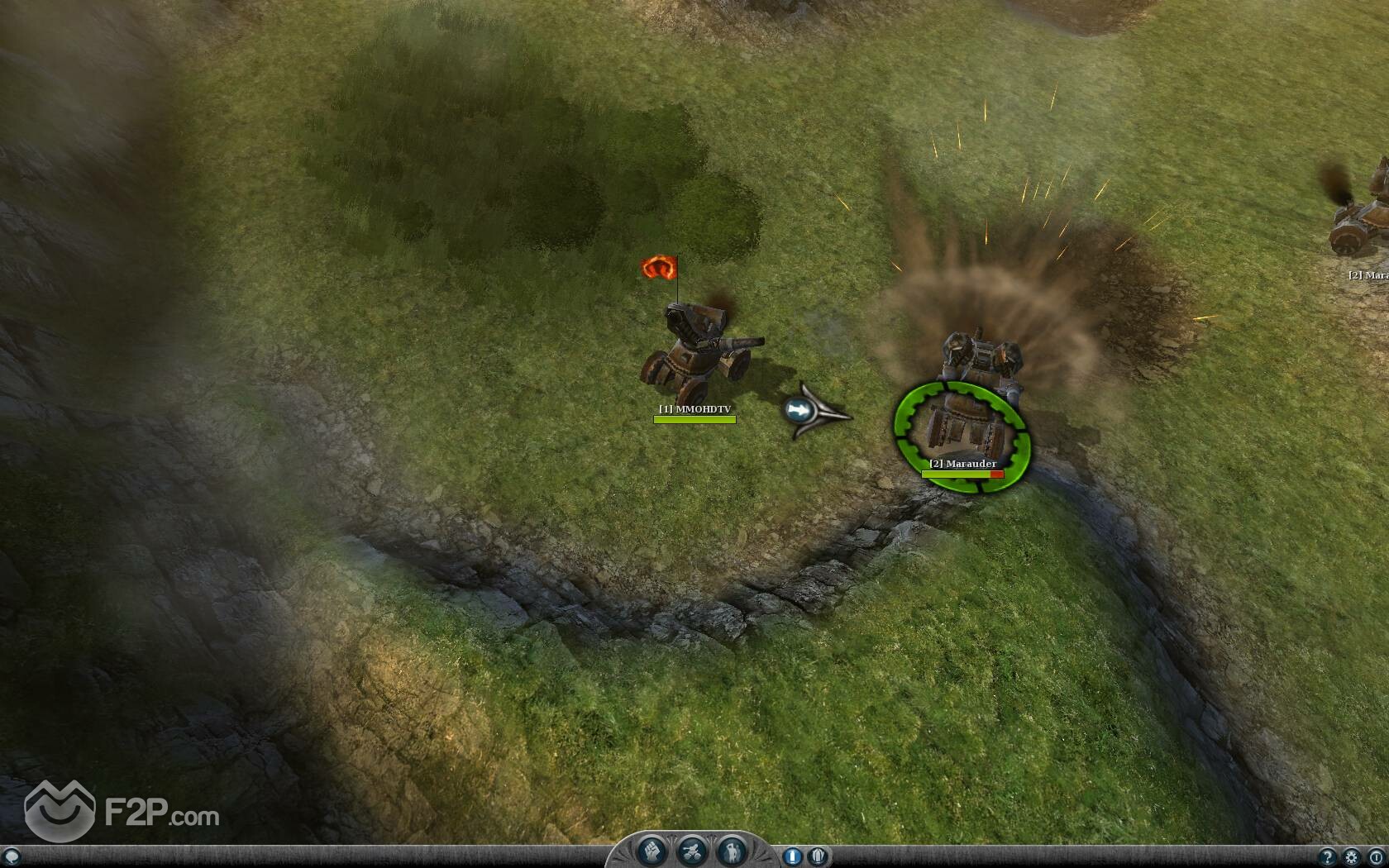
Task: Click the power icon button
Action: click(x=1375, y=857)
